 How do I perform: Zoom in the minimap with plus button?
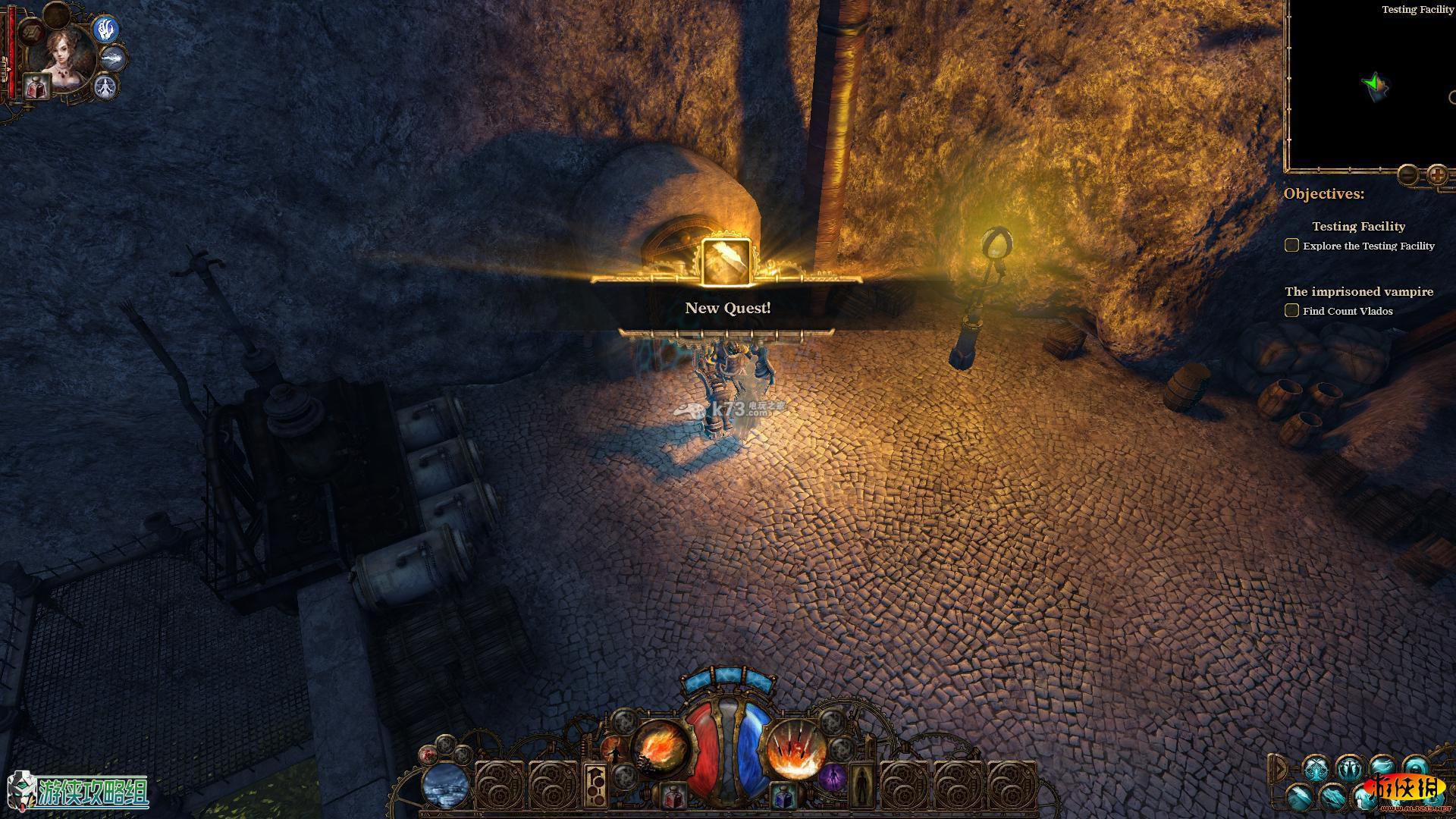click(1437, 175)
